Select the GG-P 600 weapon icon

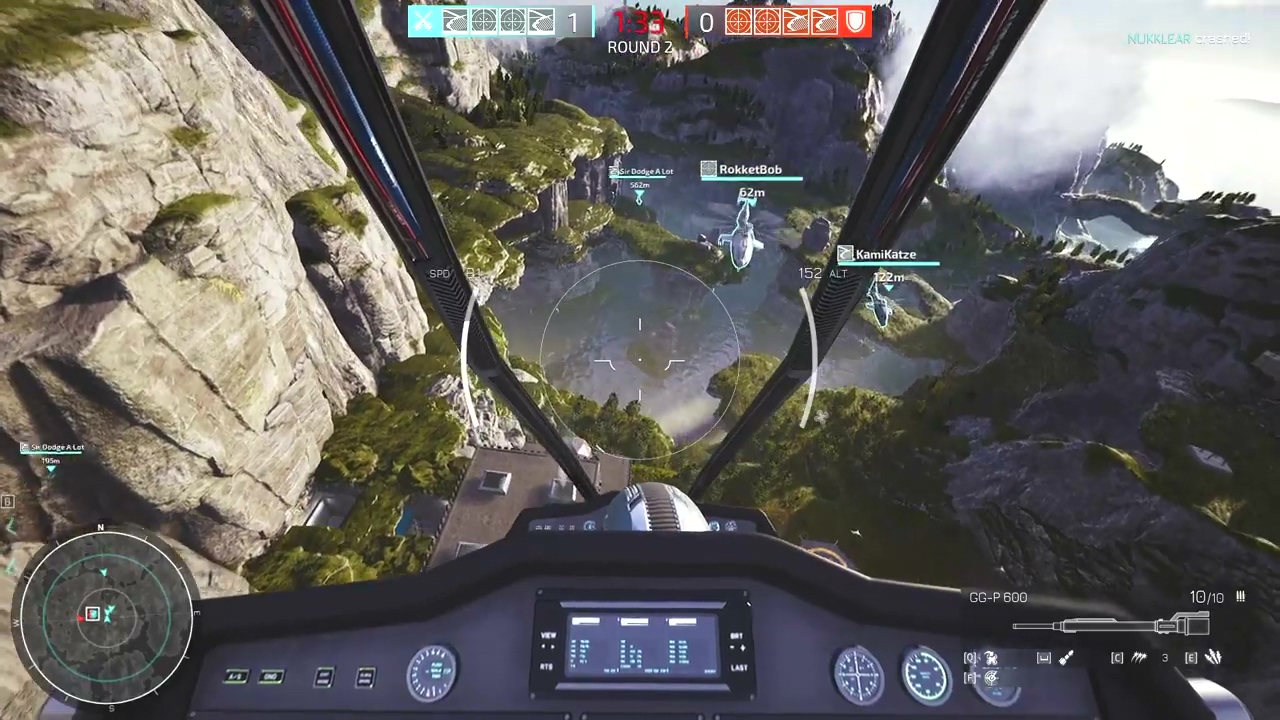[x=1110, y=626]
